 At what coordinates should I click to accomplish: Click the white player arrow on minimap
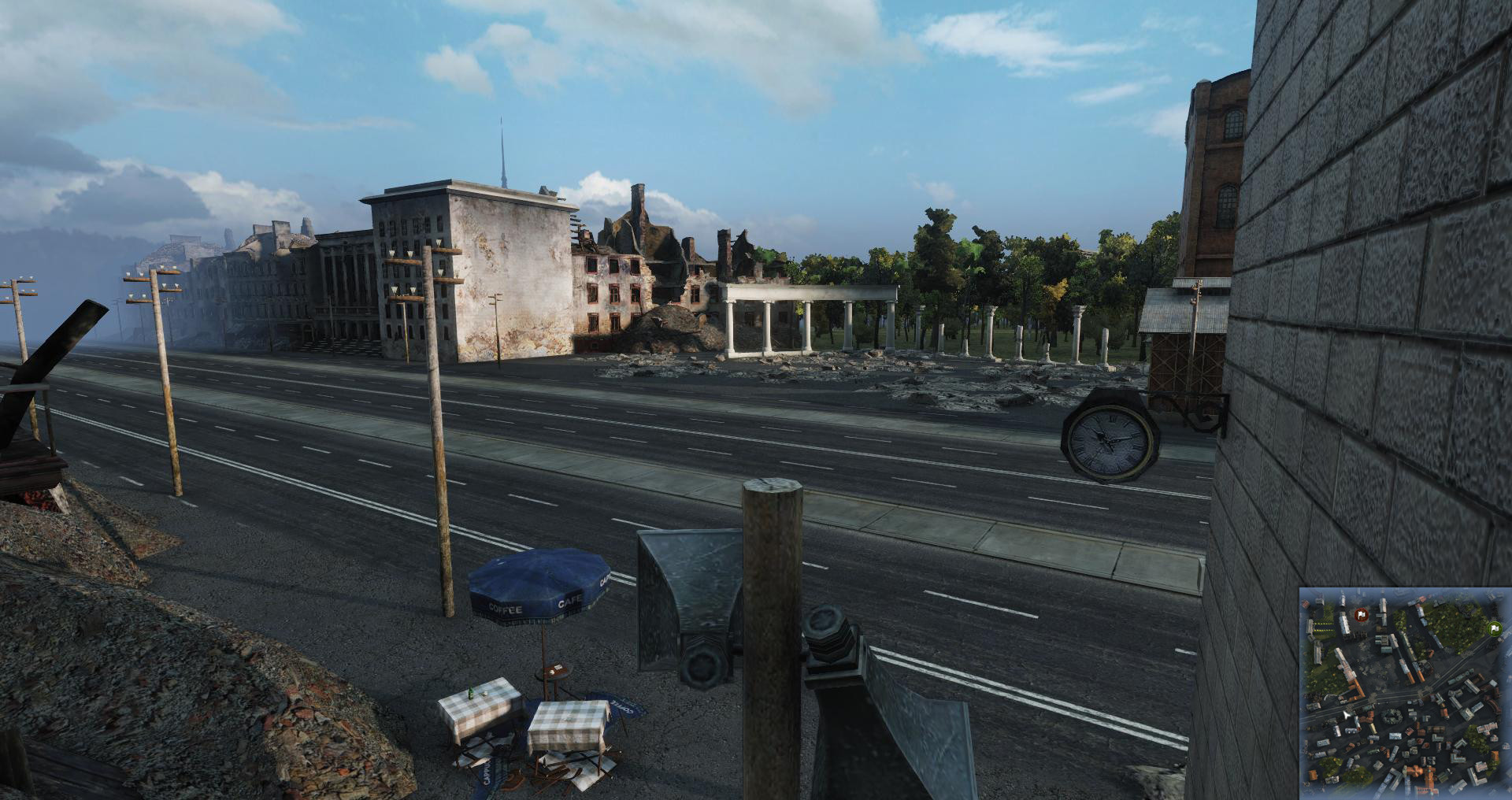pos(1347,715)
